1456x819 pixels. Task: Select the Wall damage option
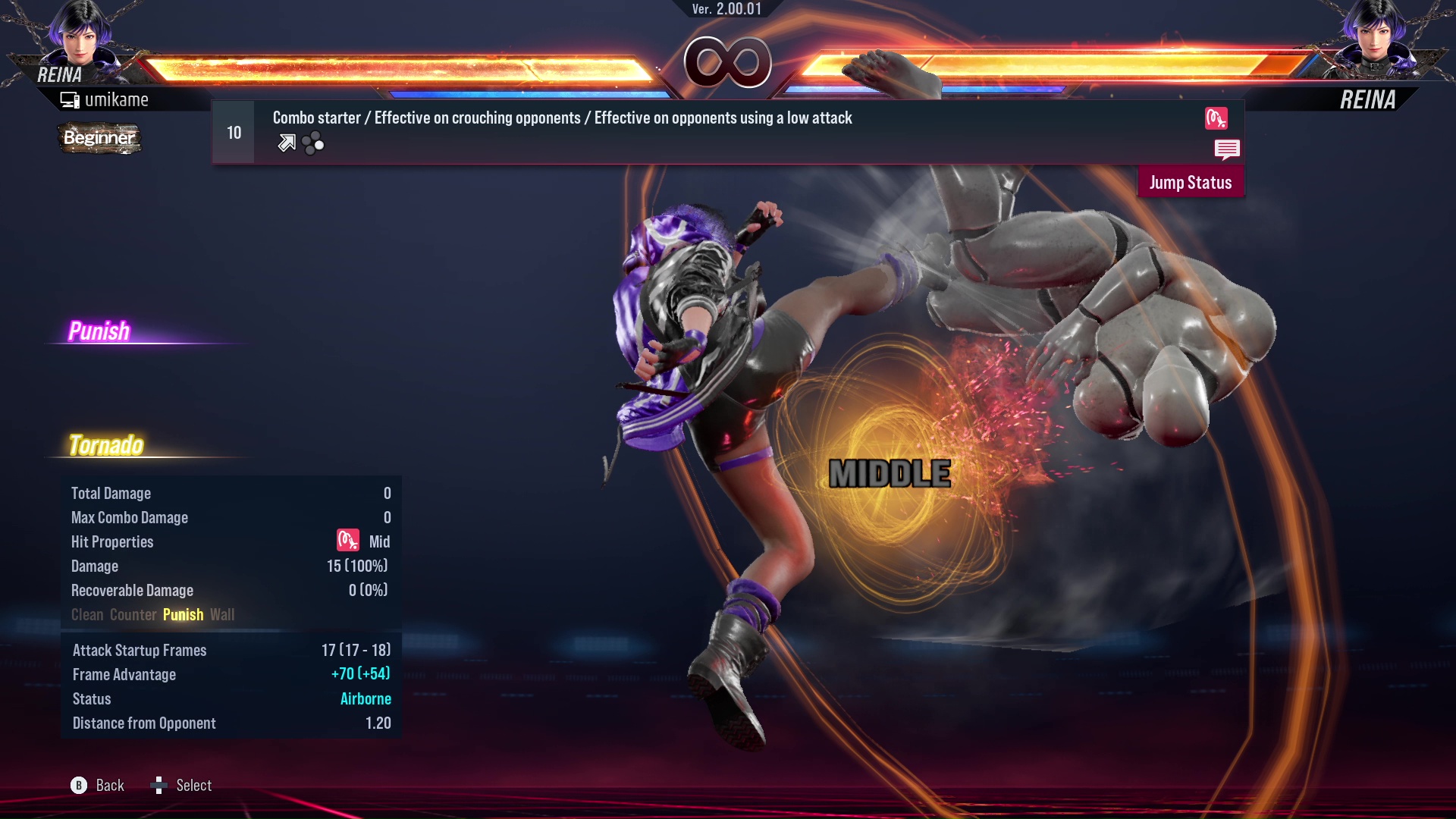tap(222, 614)
